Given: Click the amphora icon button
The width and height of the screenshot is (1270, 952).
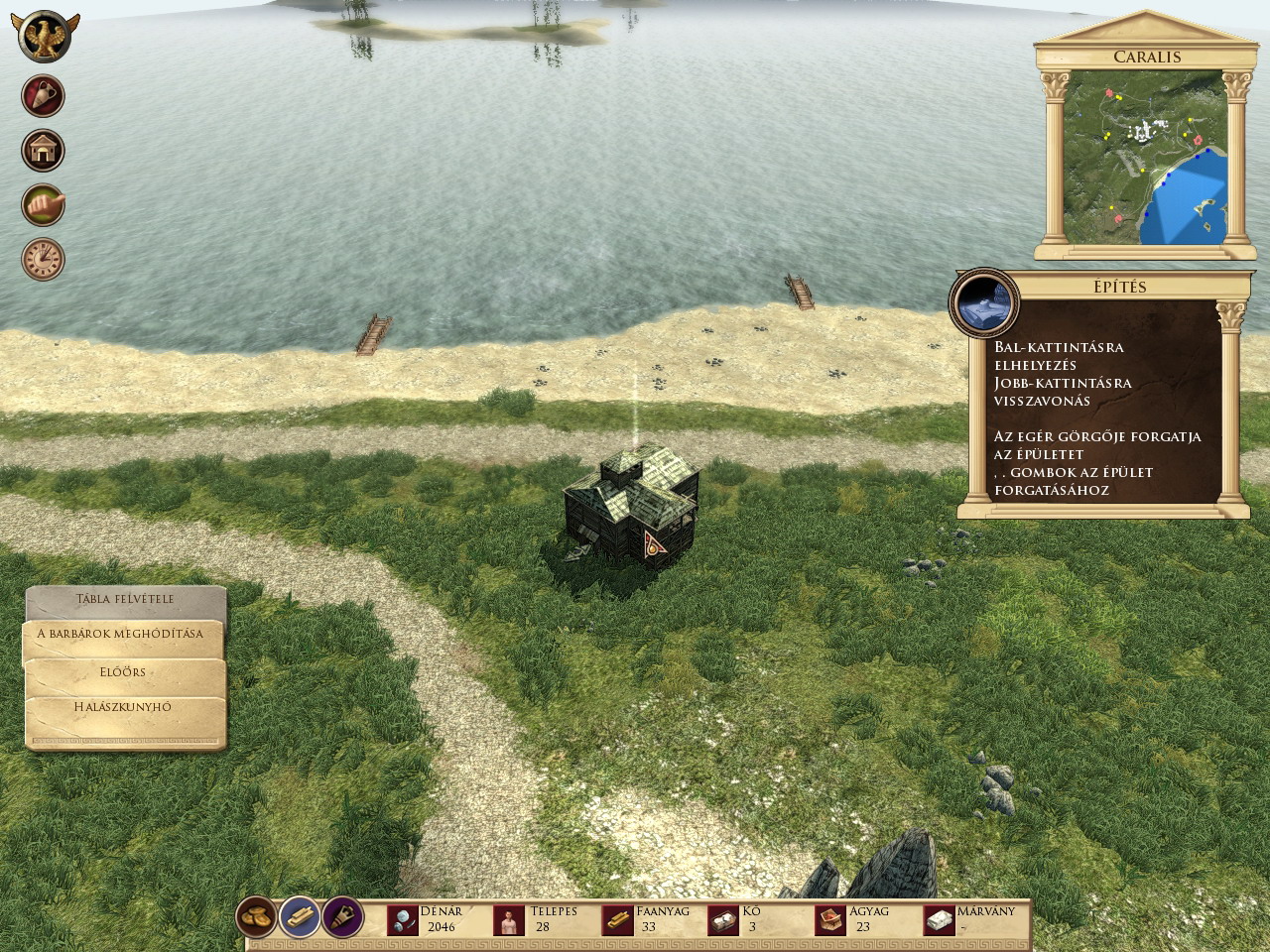Looking at the screenshot, I should (43, 97).
